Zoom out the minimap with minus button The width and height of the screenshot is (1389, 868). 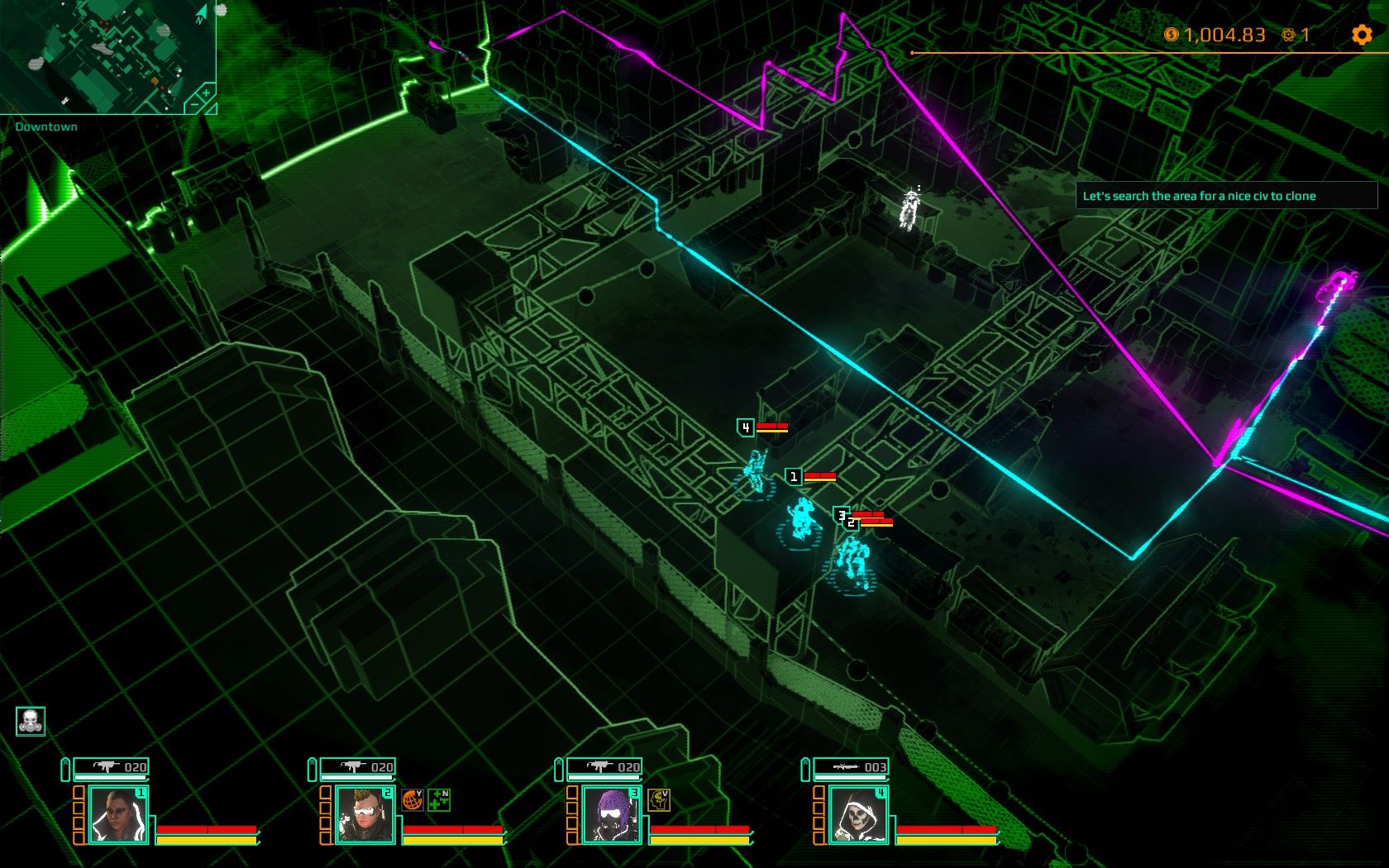pyautogui.click(x=193, y=106)
